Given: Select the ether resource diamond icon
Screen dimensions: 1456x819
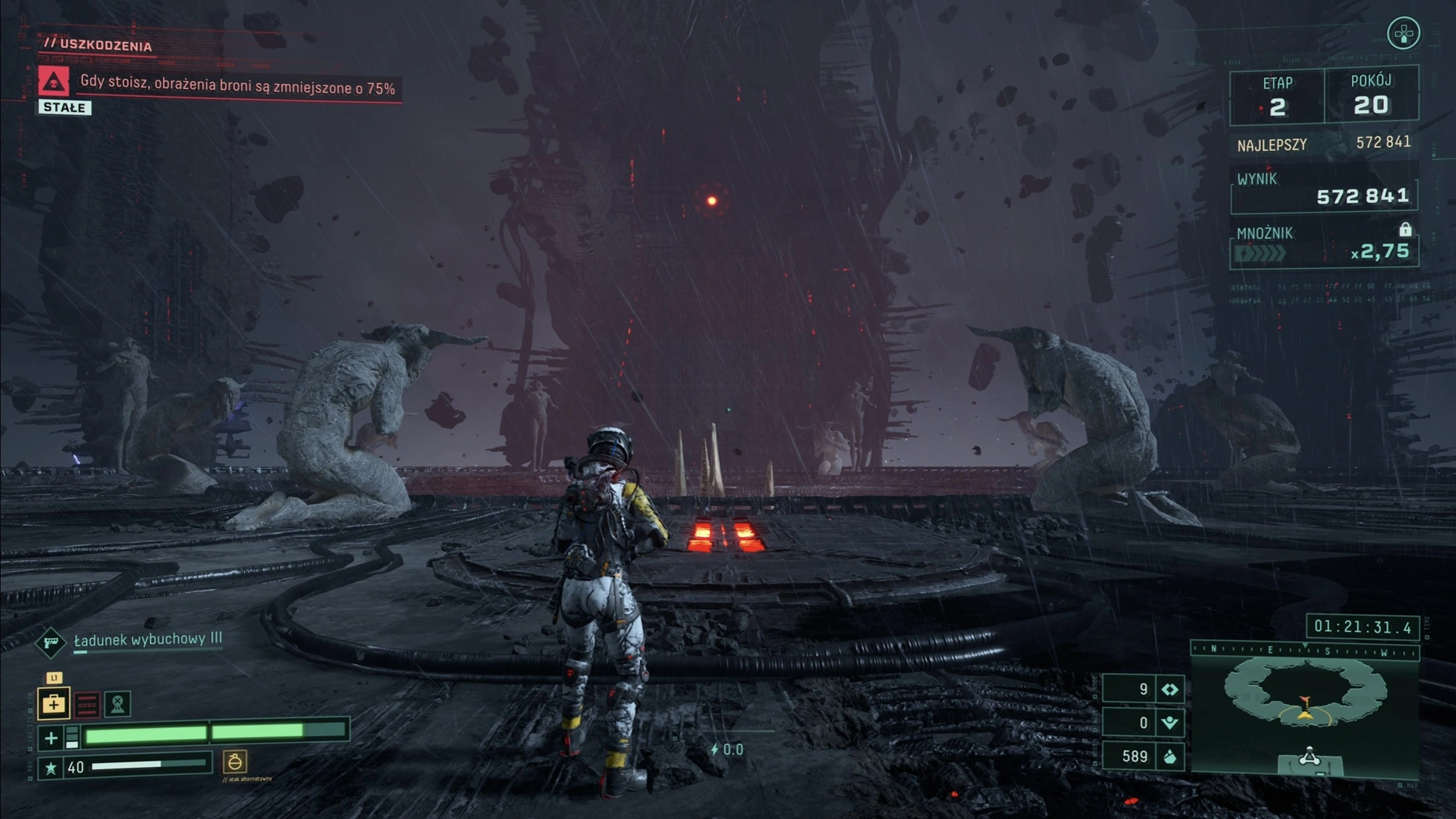Looking at the screenshot, I should pyautogui.click(x=1170, y=690).
